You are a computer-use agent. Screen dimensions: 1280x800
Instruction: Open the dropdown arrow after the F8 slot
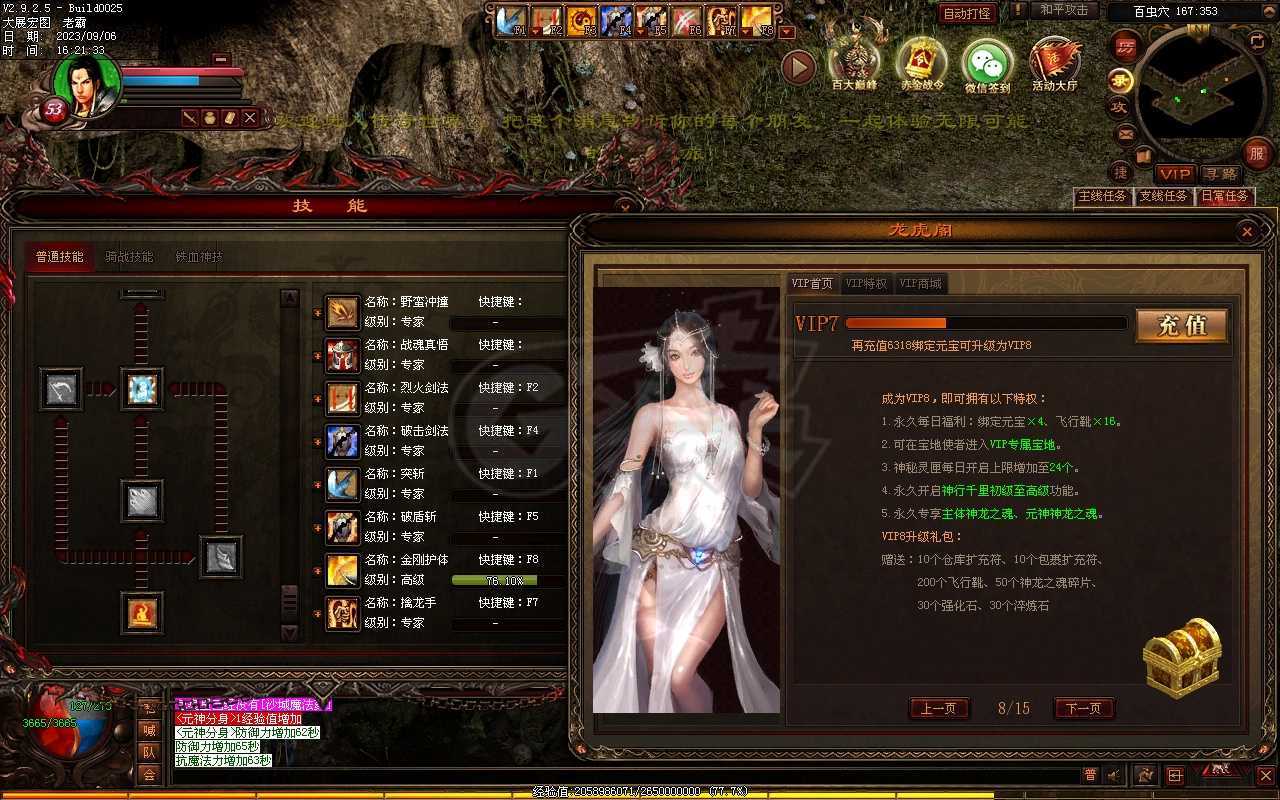pyautogui.click(x=785, y=30)
